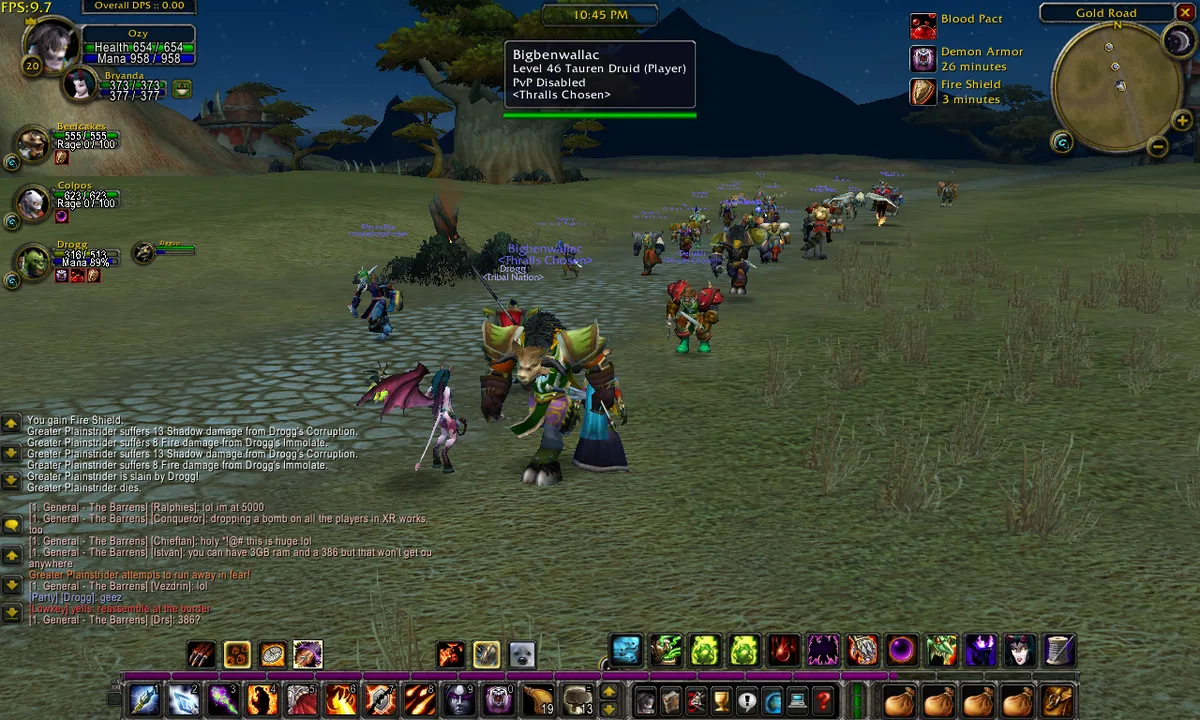Zoom out the minimap with minus button

[1158, 147]
